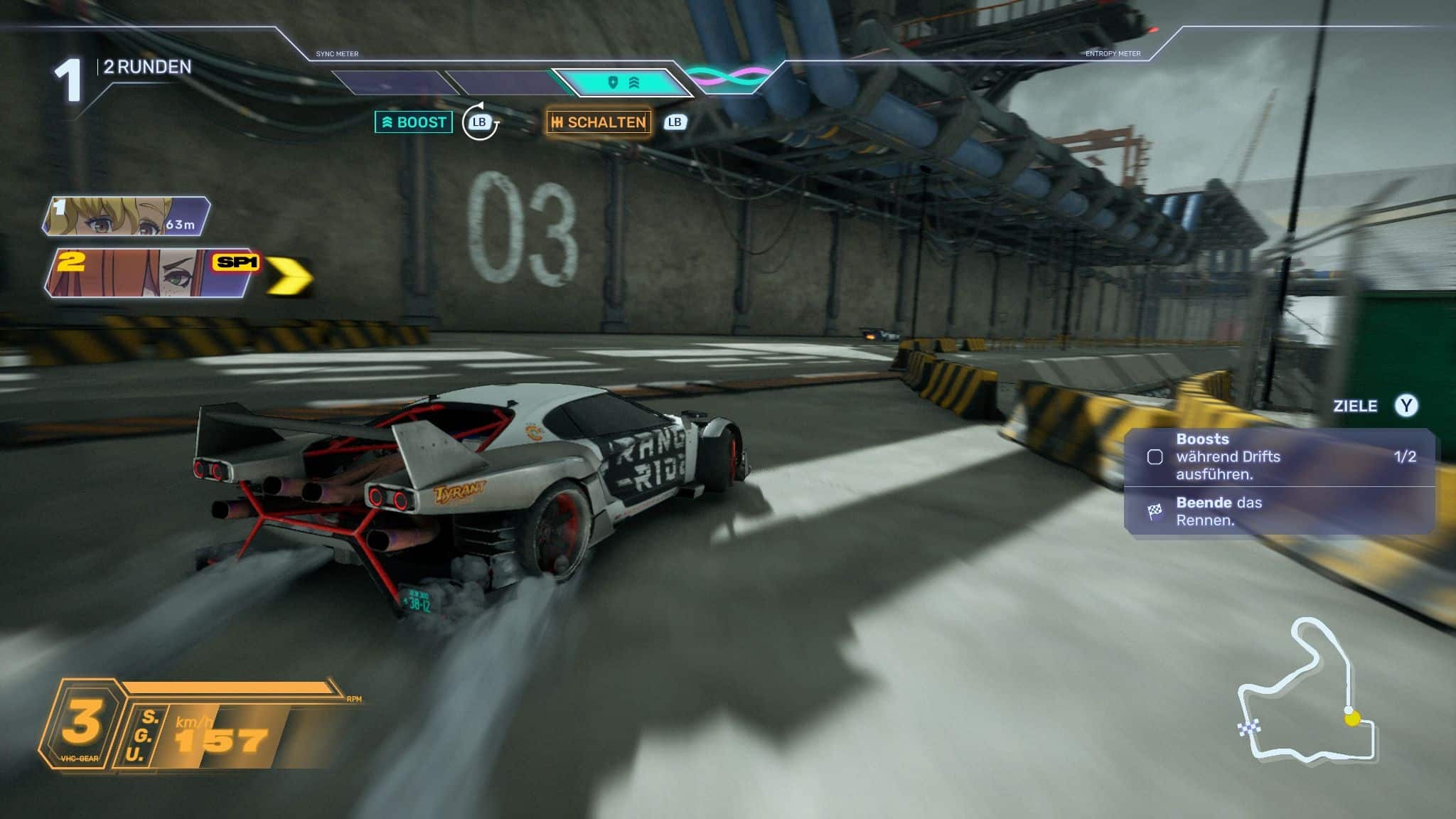Click the highlighted cyan sync meter segment
Screen dimensions: 1456x819
(x=623, y=83)
